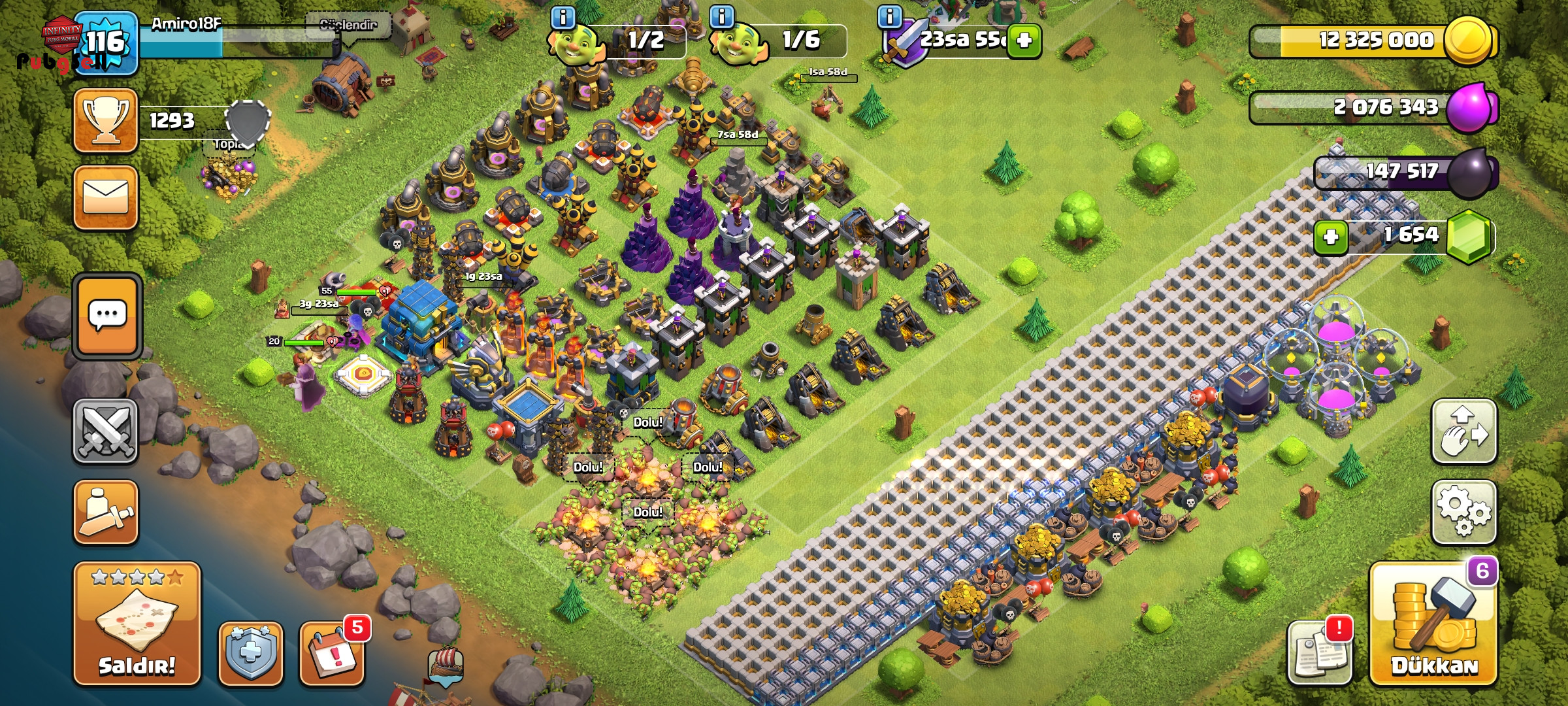Screen dimensions: 1568x706
Task: Open the village layout editor
Action: click(x=1463, y=431)
